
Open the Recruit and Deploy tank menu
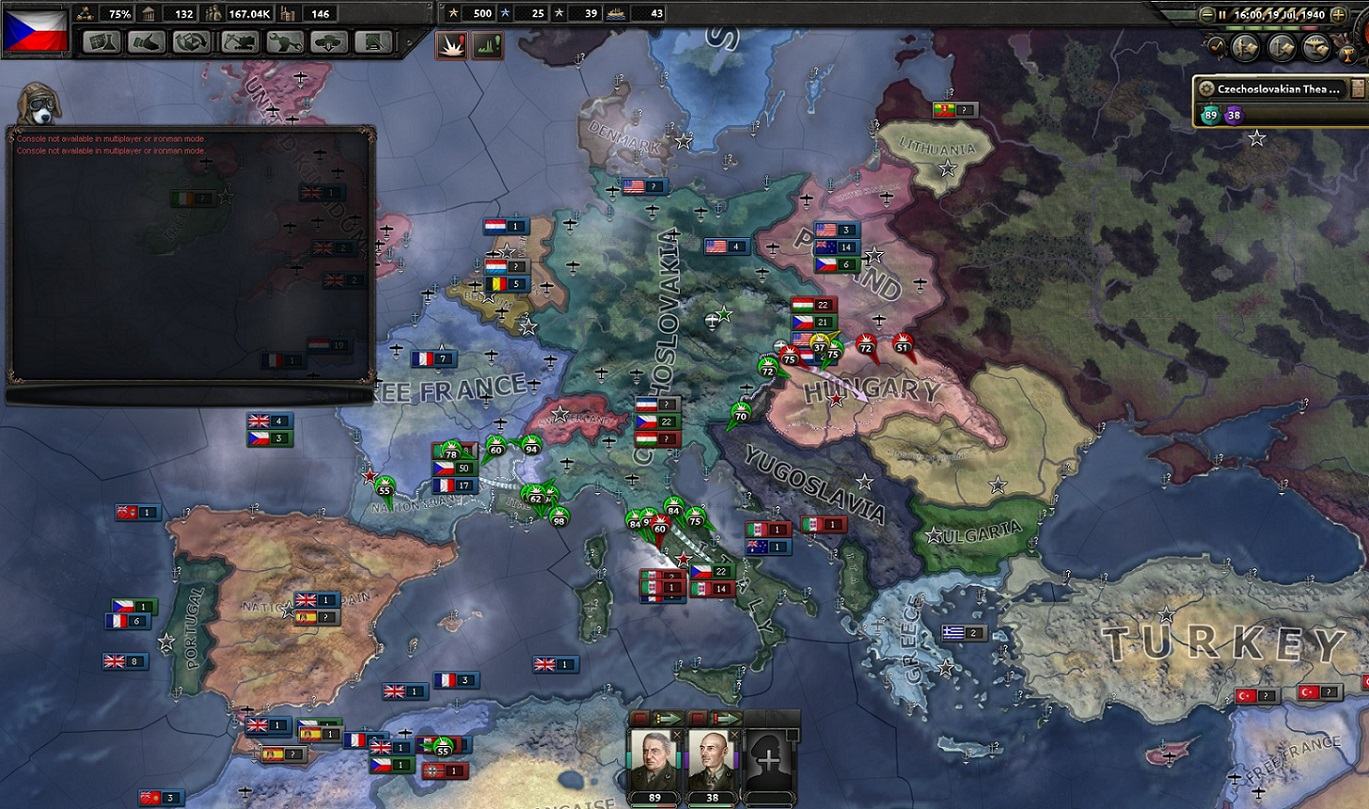tap(329, 42)
